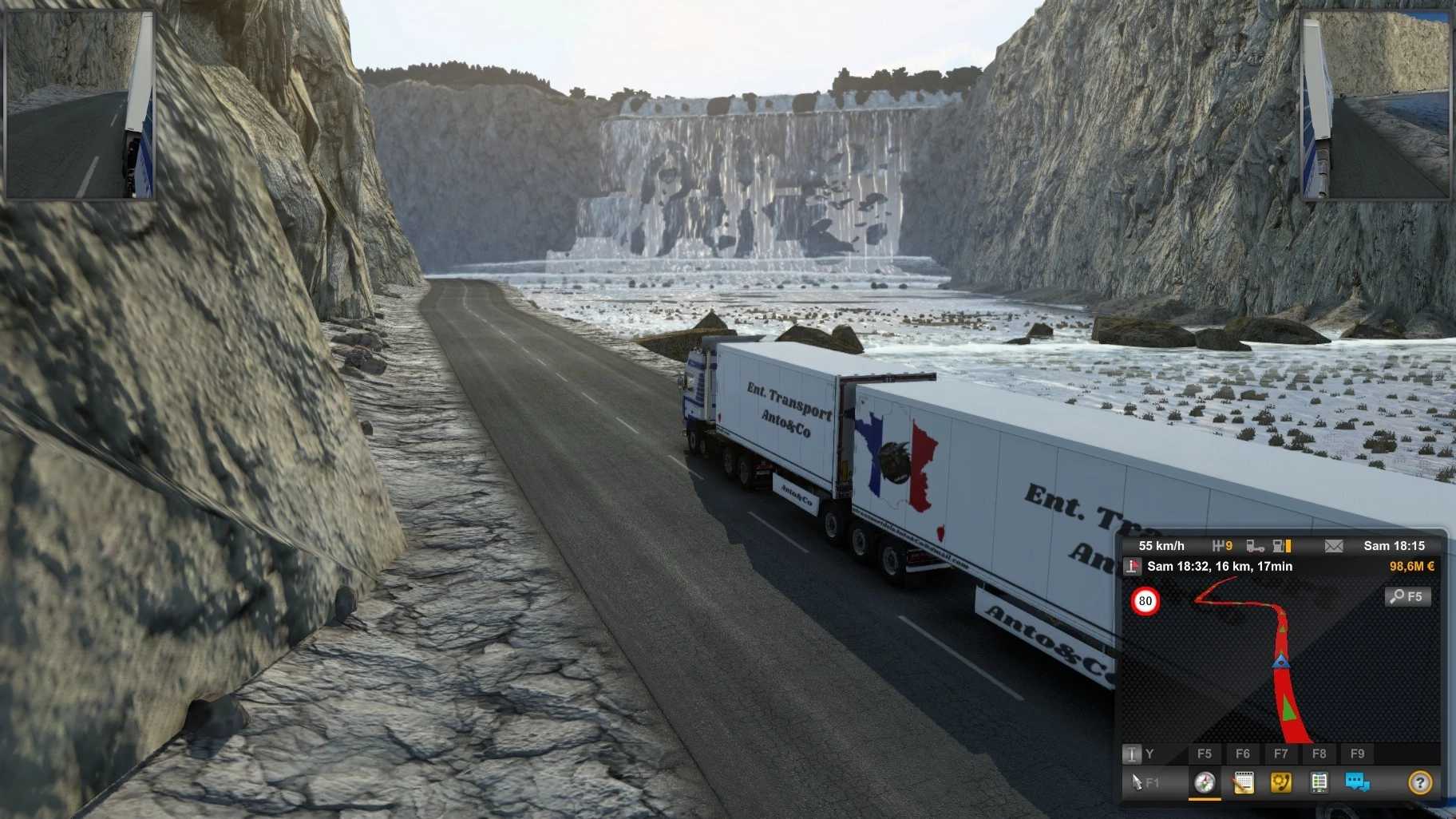Click the mouse cursor F1 icon
Screen dimensions: 1456x819
click(1144, 782)
